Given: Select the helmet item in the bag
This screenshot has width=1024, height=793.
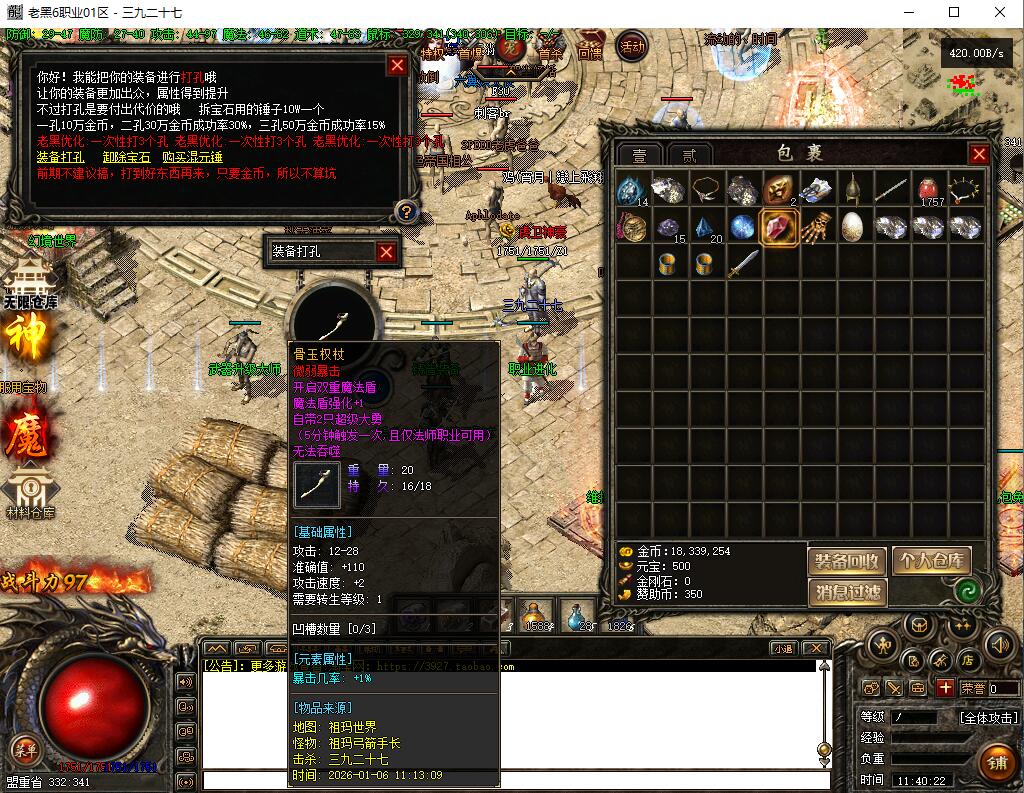Looking at the screenshot, I should [x=853, y=189].
